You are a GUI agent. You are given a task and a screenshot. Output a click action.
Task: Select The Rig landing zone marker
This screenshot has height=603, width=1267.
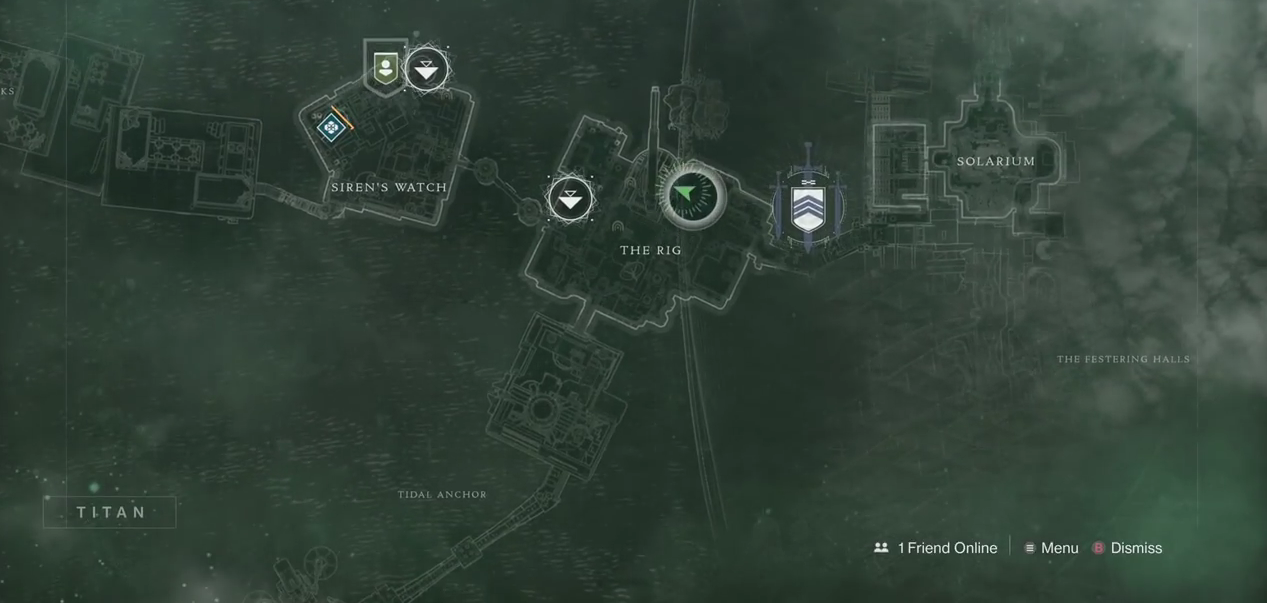pos(570,199)
